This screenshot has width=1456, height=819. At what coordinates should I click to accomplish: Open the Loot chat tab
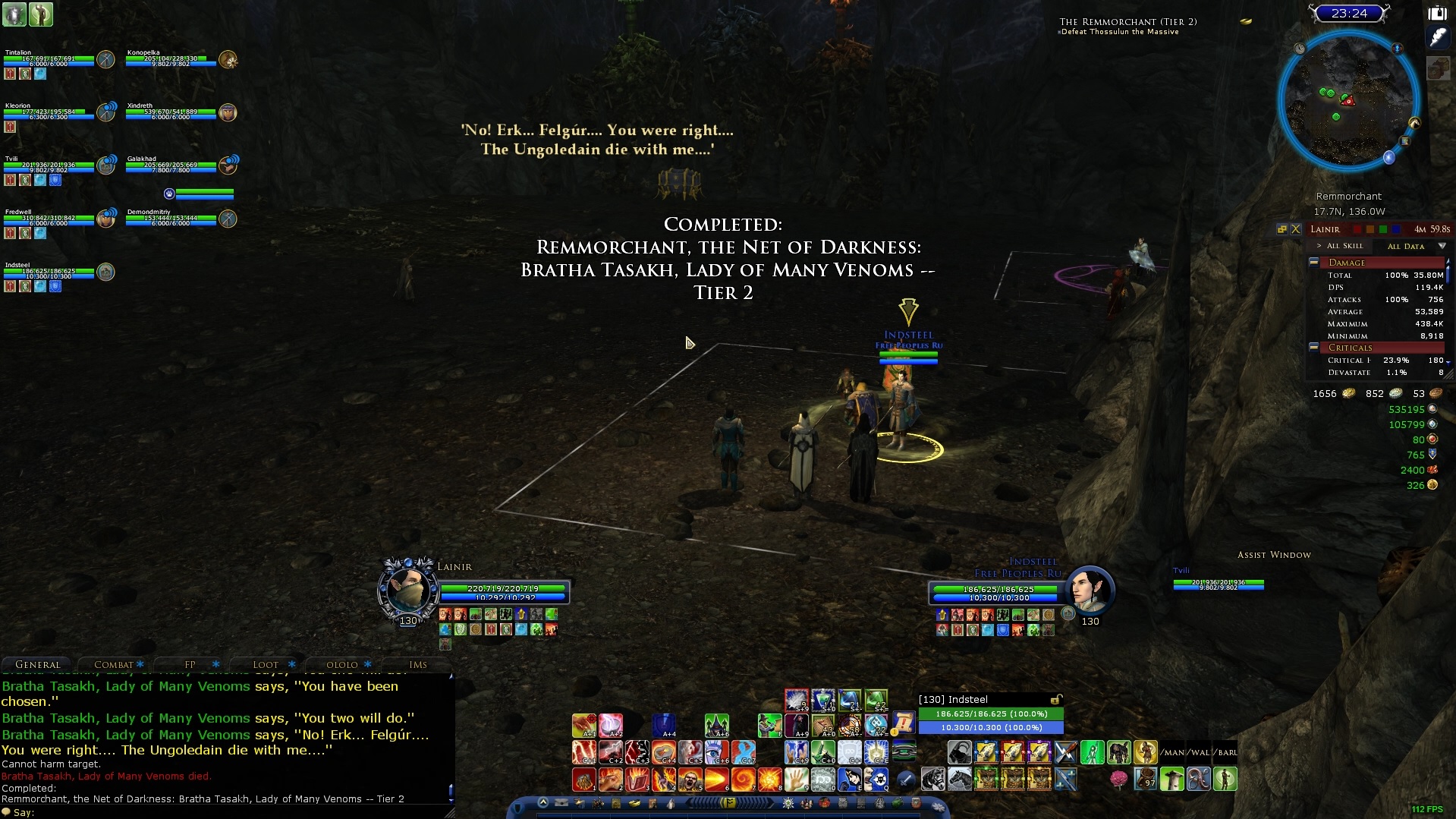tap(266, 664)
